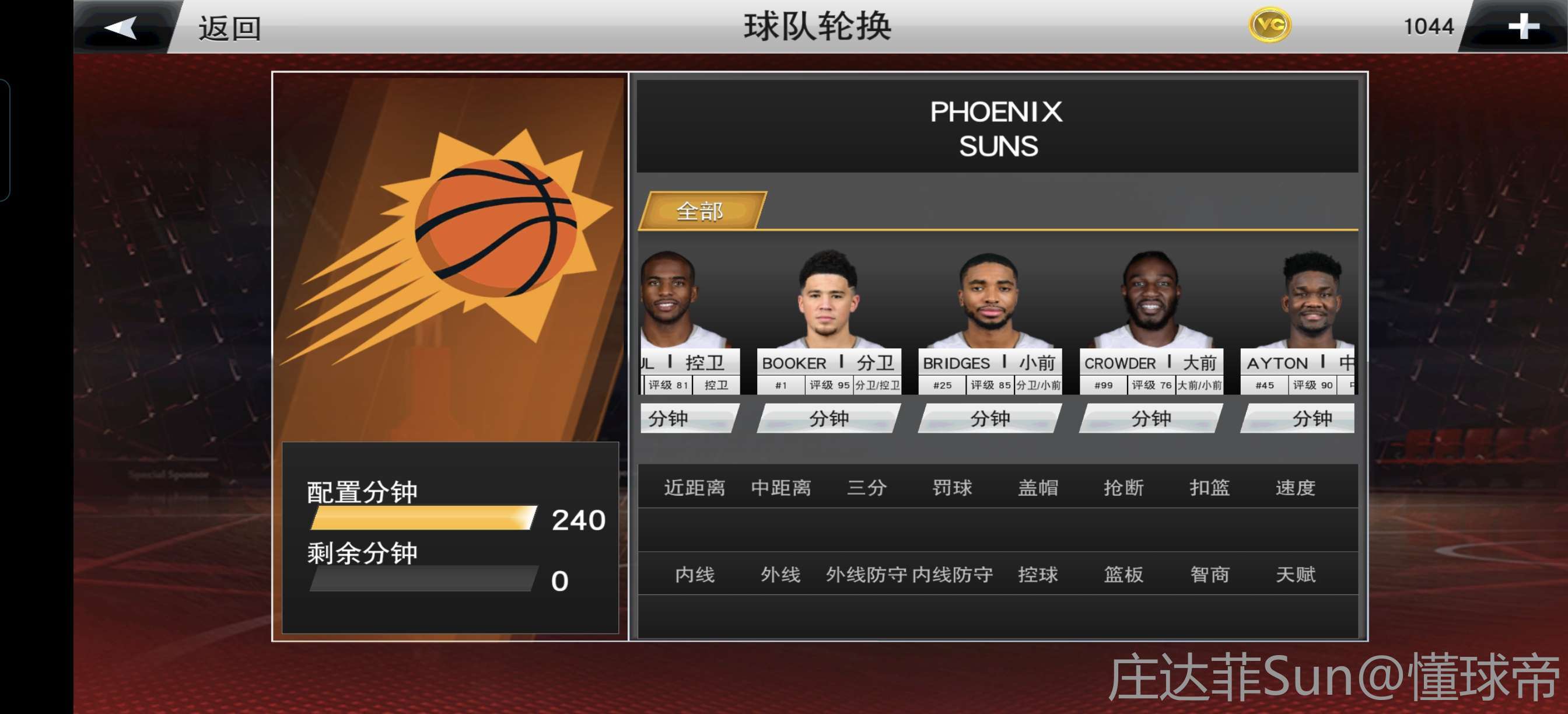Click the gold VC coin icon

tap(1270, 26)
